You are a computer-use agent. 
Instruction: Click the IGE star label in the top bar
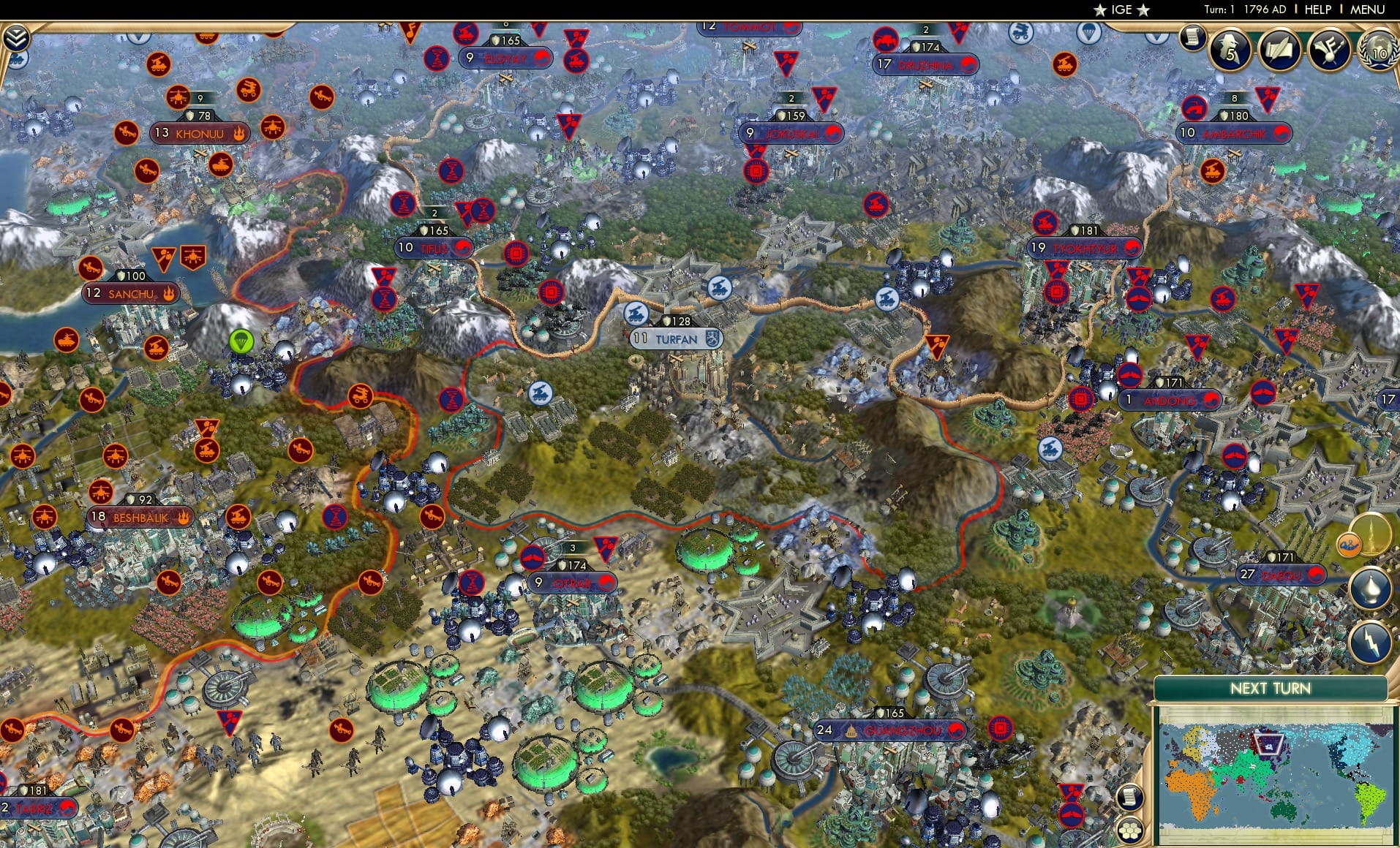[1118, 10]
